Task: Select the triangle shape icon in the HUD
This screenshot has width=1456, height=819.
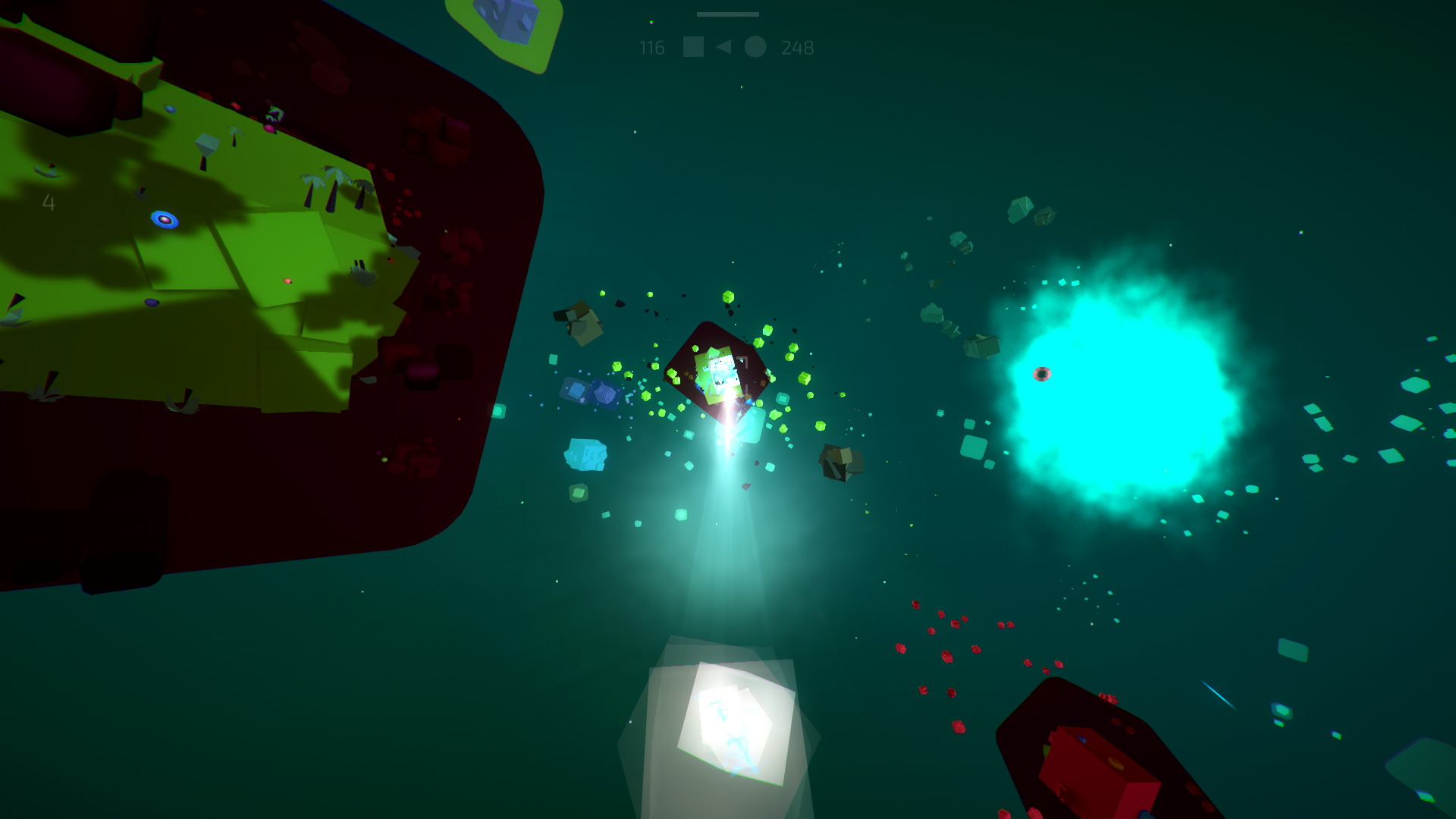Action: [x=723, y=47]
